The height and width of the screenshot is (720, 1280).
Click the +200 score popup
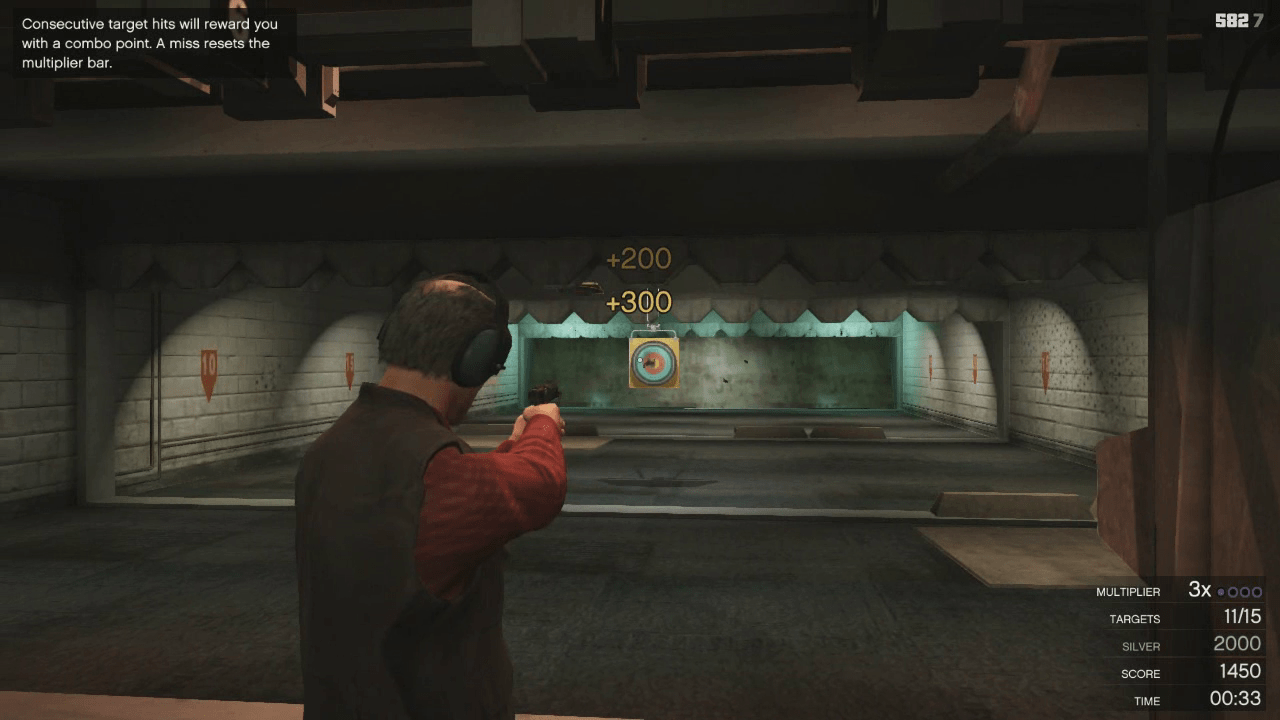pos(638,258)
